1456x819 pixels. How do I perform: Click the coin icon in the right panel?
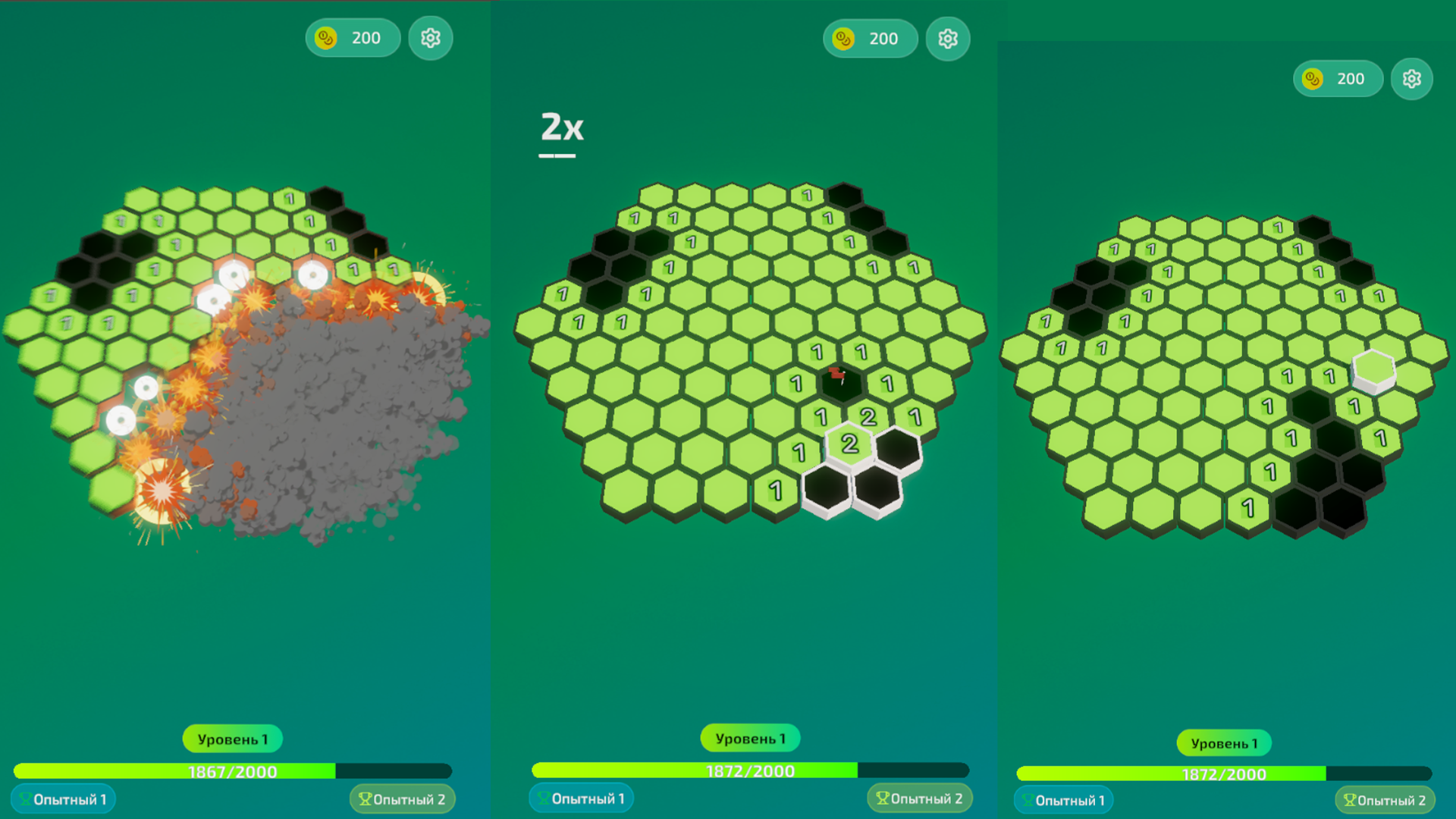(1311, 78)
